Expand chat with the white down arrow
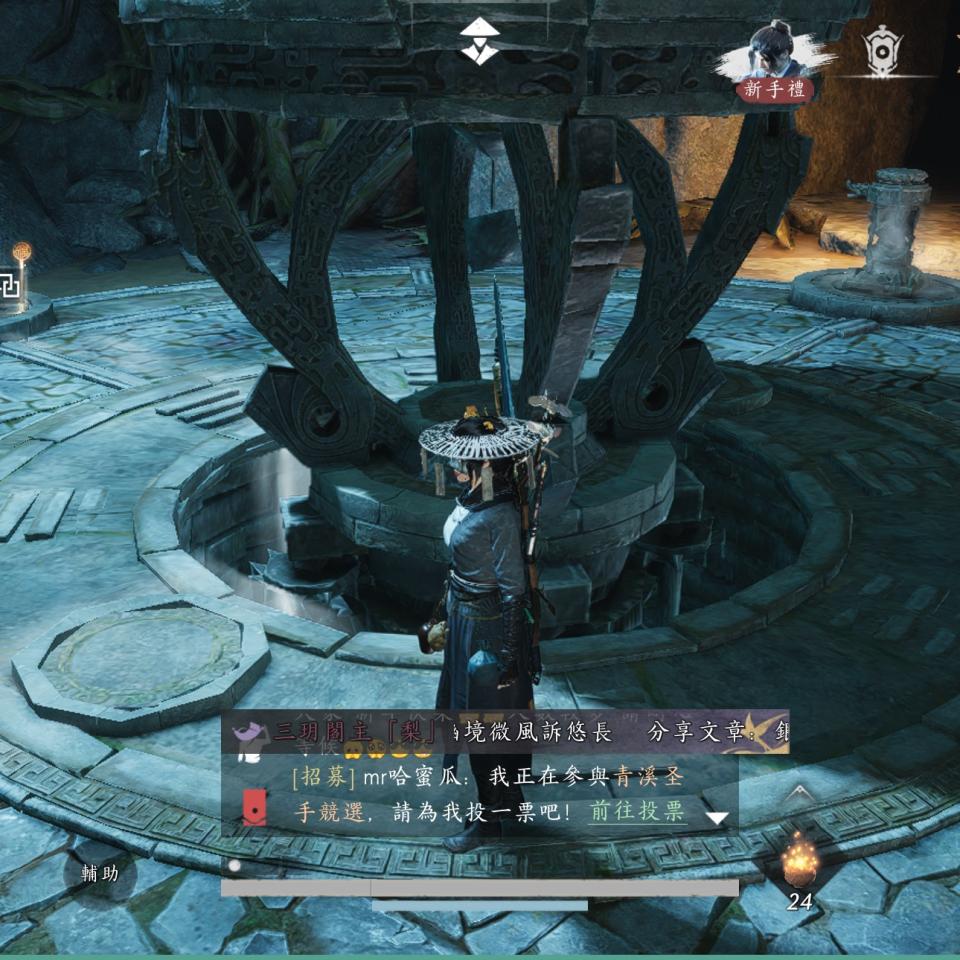 coord(717,817)
